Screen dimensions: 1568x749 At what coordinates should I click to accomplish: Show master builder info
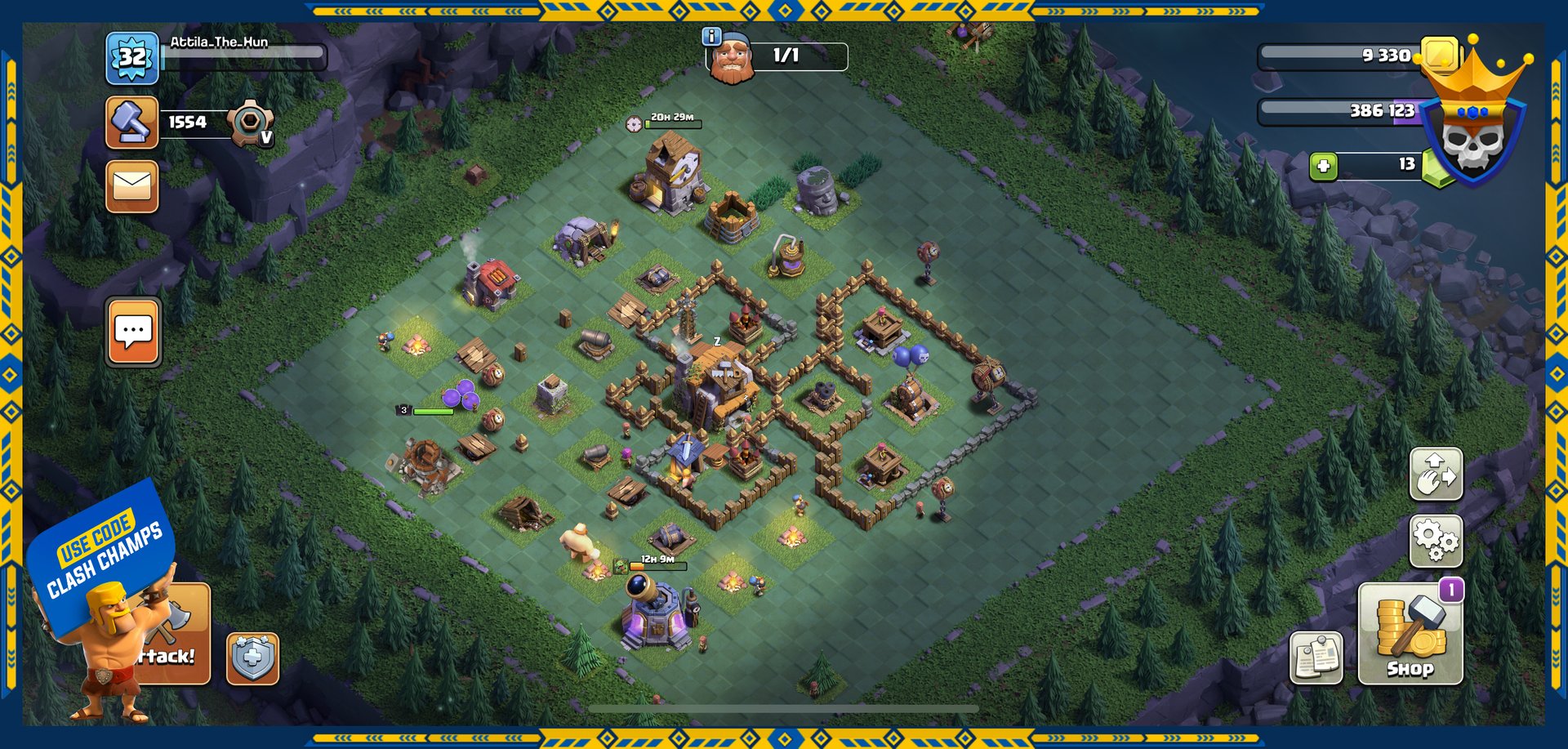tap(711, 36)
